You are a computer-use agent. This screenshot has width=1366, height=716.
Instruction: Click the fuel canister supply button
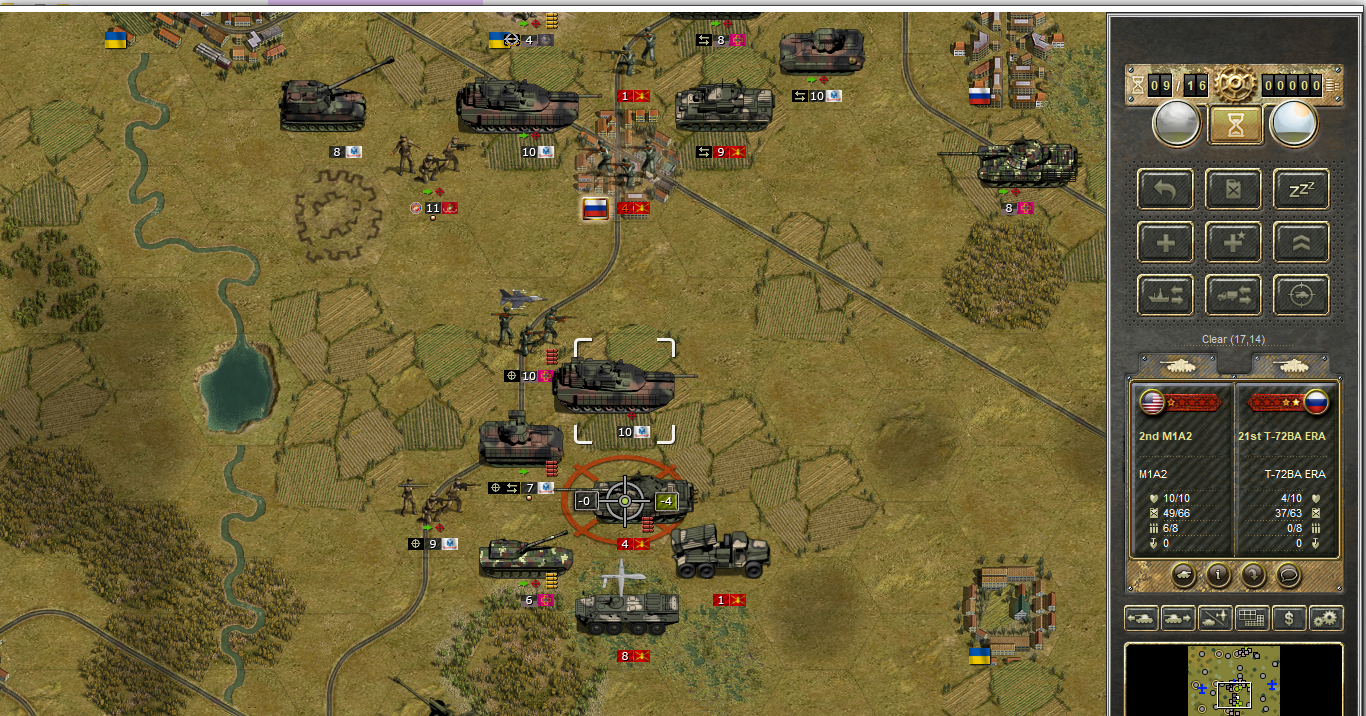point(1233,189)
